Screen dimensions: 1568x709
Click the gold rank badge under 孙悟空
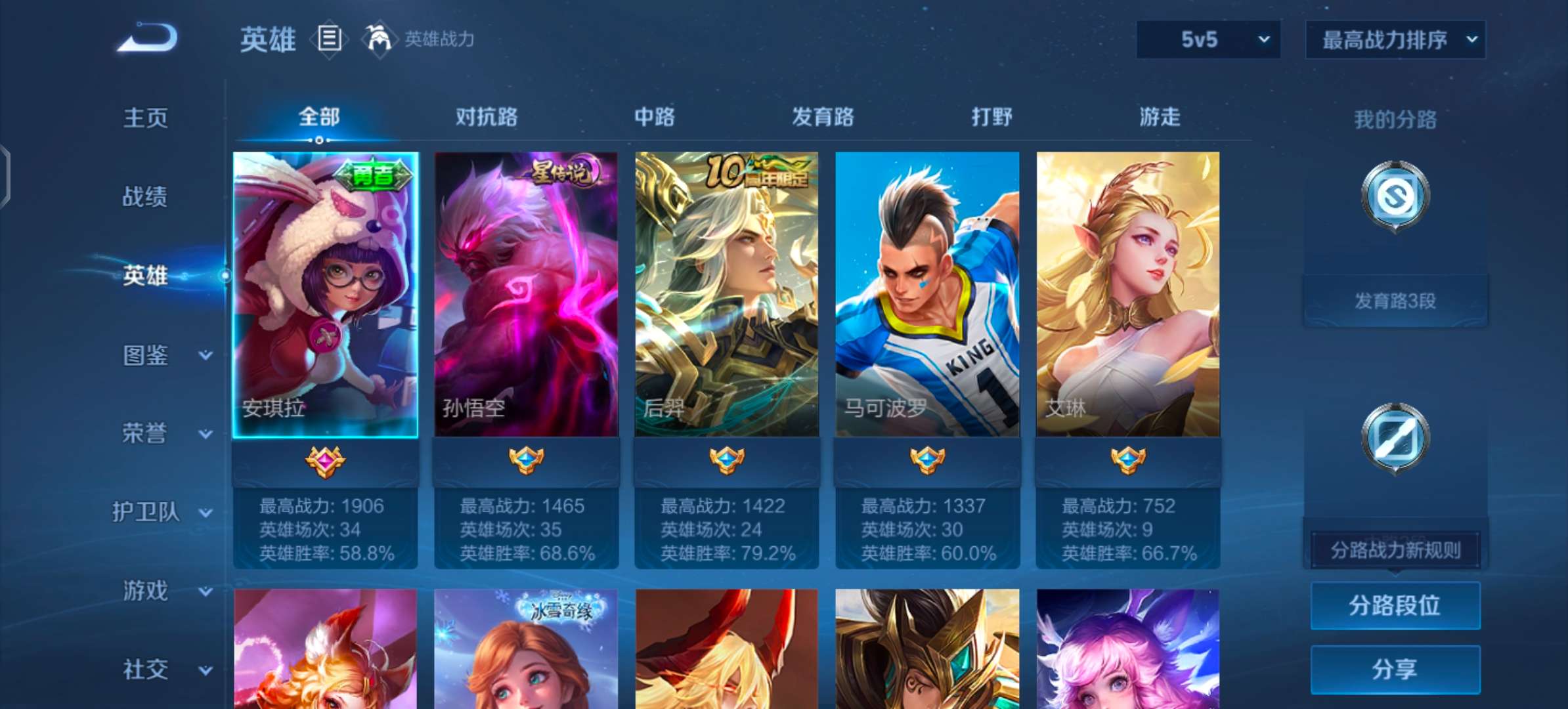[x=525, y=460]
